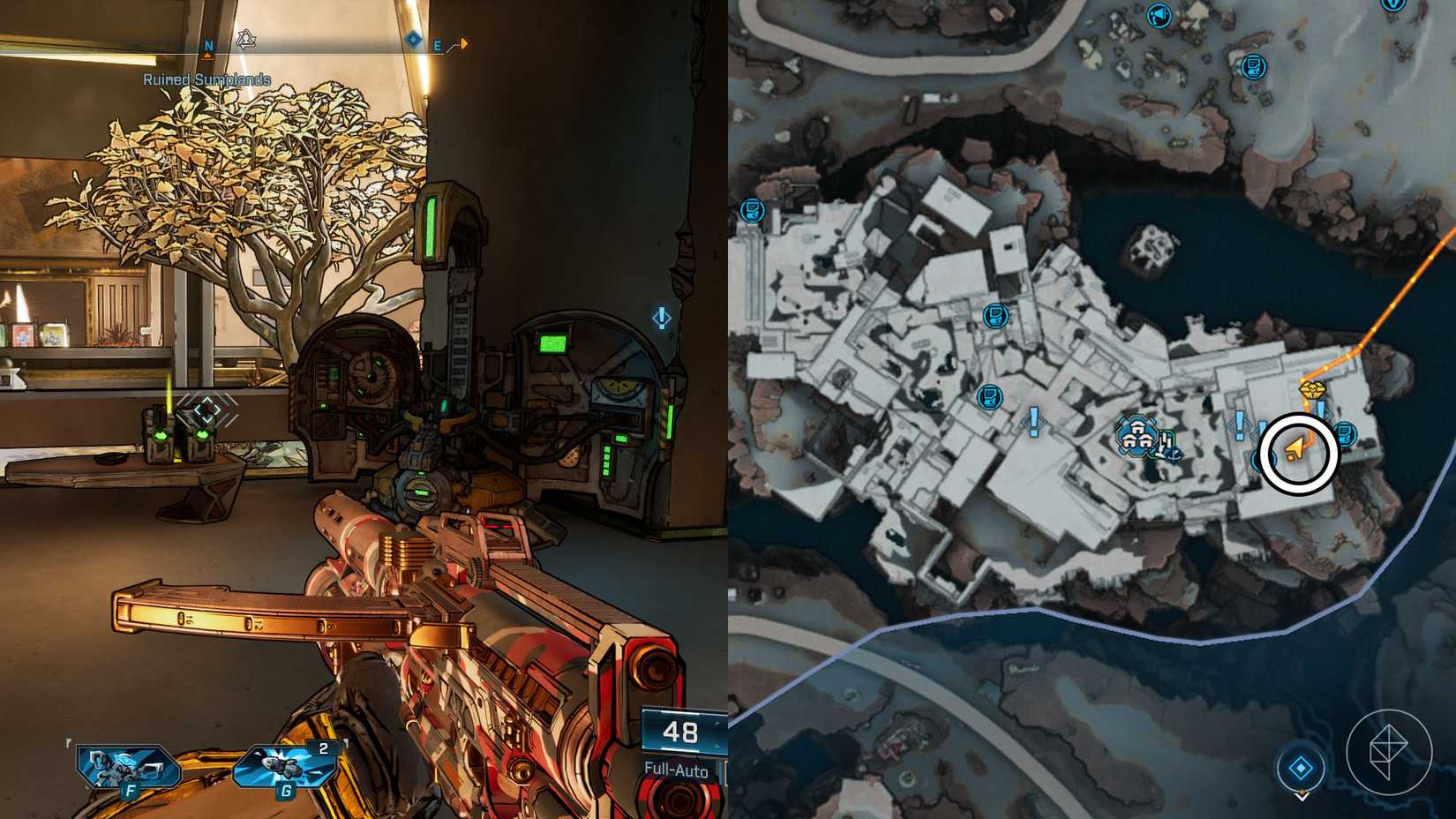The width and height of the screenshot is (1456, 819).
Task: Click the blue settlement icon on the map
Action: (x=1137, y=435)
